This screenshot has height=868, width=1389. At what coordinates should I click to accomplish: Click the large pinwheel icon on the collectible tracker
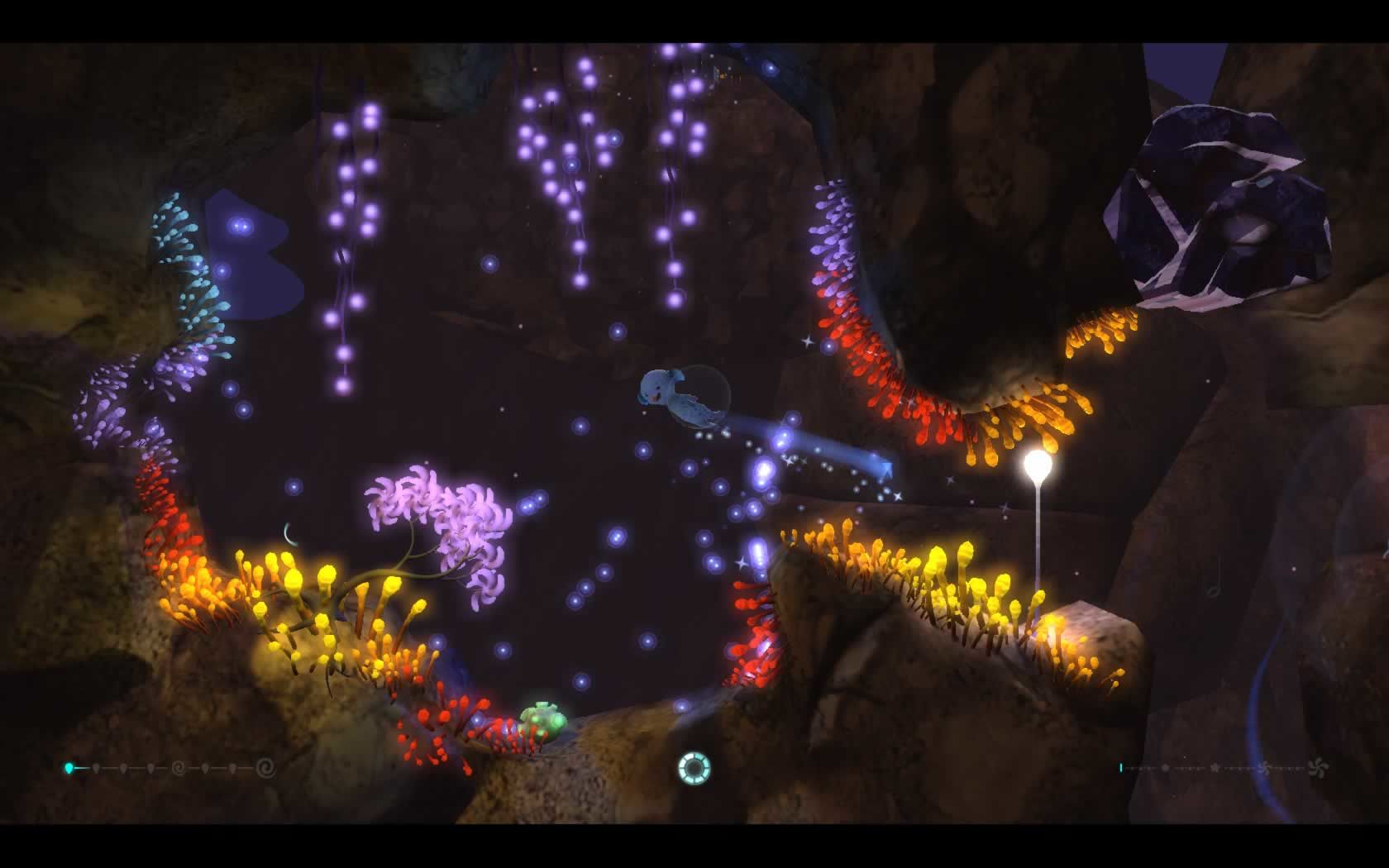pyautogui.click(x=1319, y=768)
